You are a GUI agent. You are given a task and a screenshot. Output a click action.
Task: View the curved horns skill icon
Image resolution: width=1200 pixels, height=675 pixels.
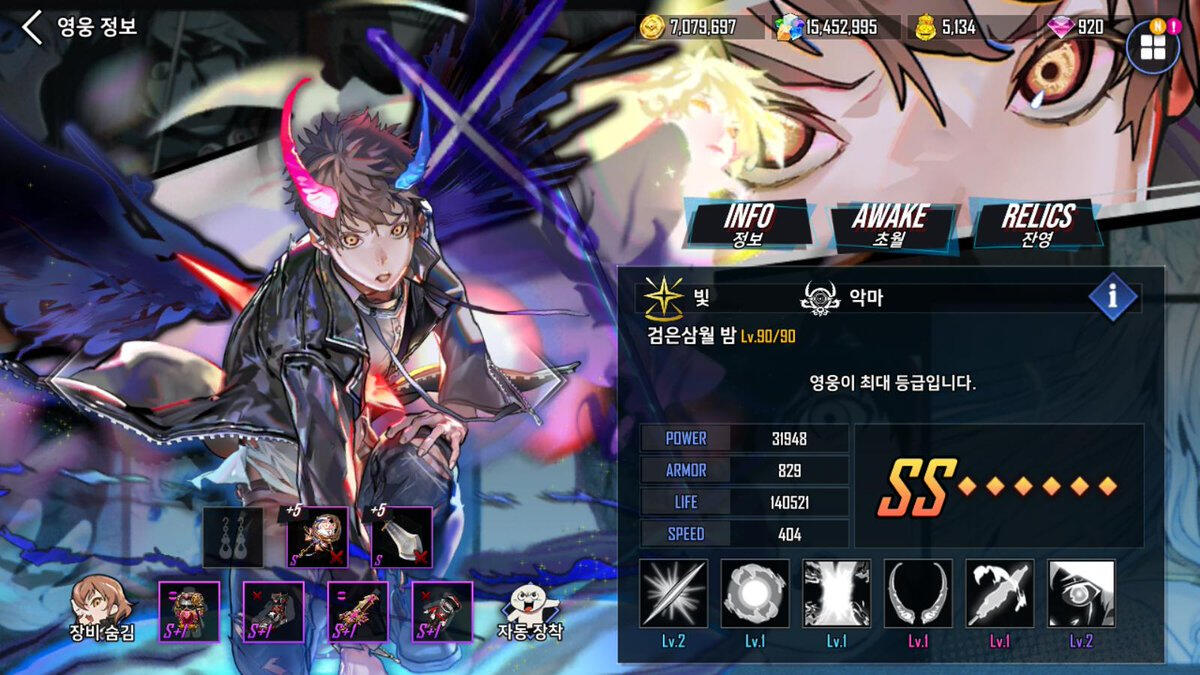coord(918,593)
